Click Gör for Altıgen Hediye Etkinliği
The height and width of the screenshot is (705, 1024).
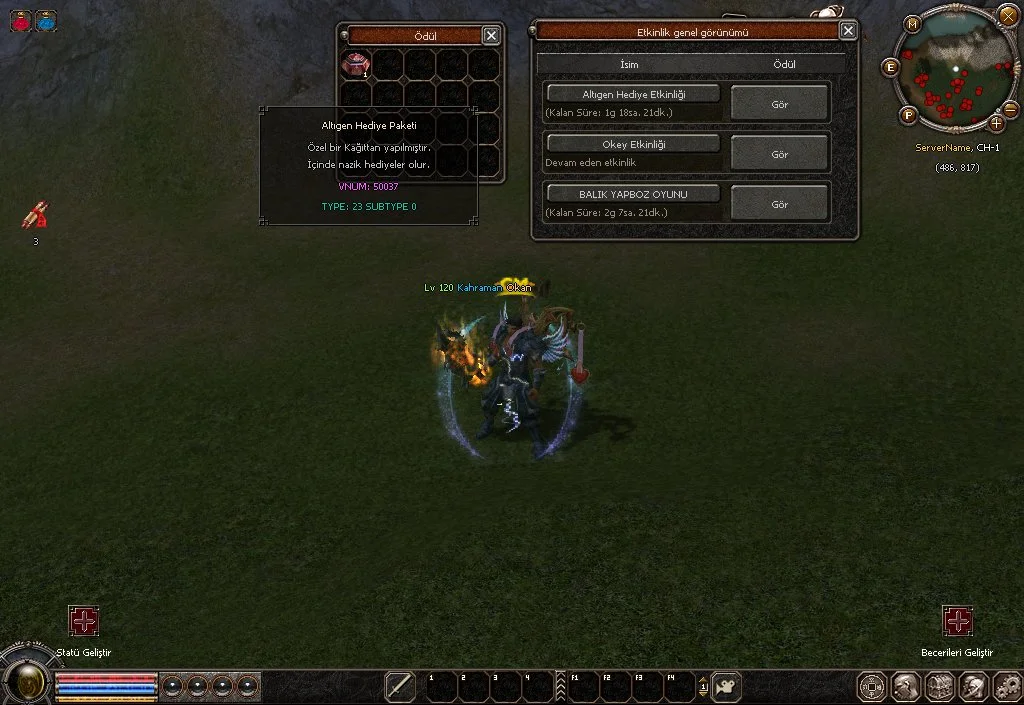coord(779,104)
